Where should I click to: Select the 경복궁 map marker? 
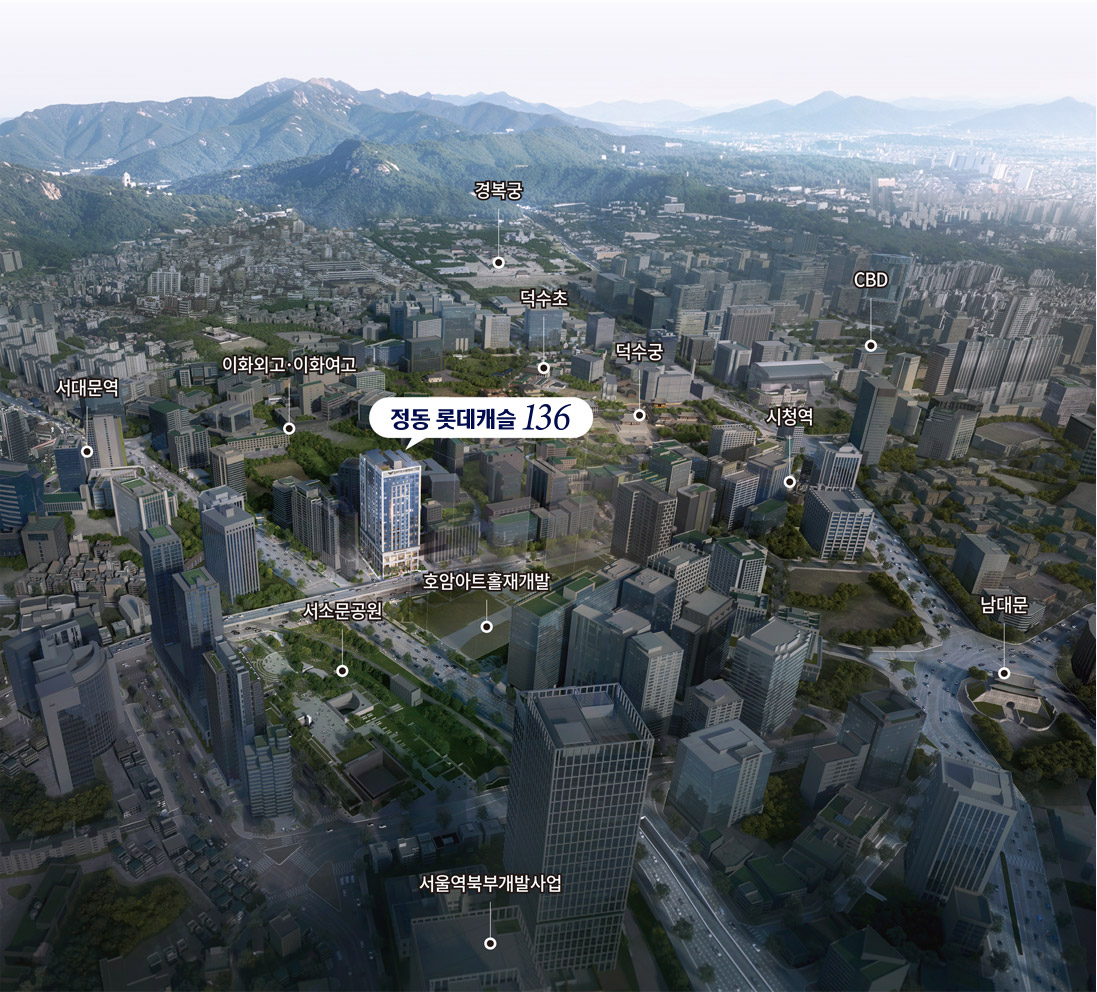(x=498, y=263)
